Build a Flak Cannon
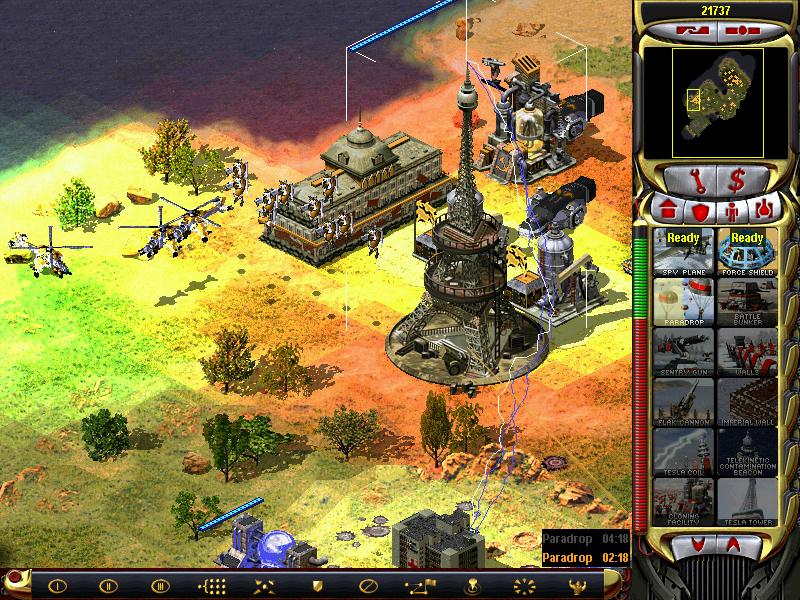 (683, 401)
